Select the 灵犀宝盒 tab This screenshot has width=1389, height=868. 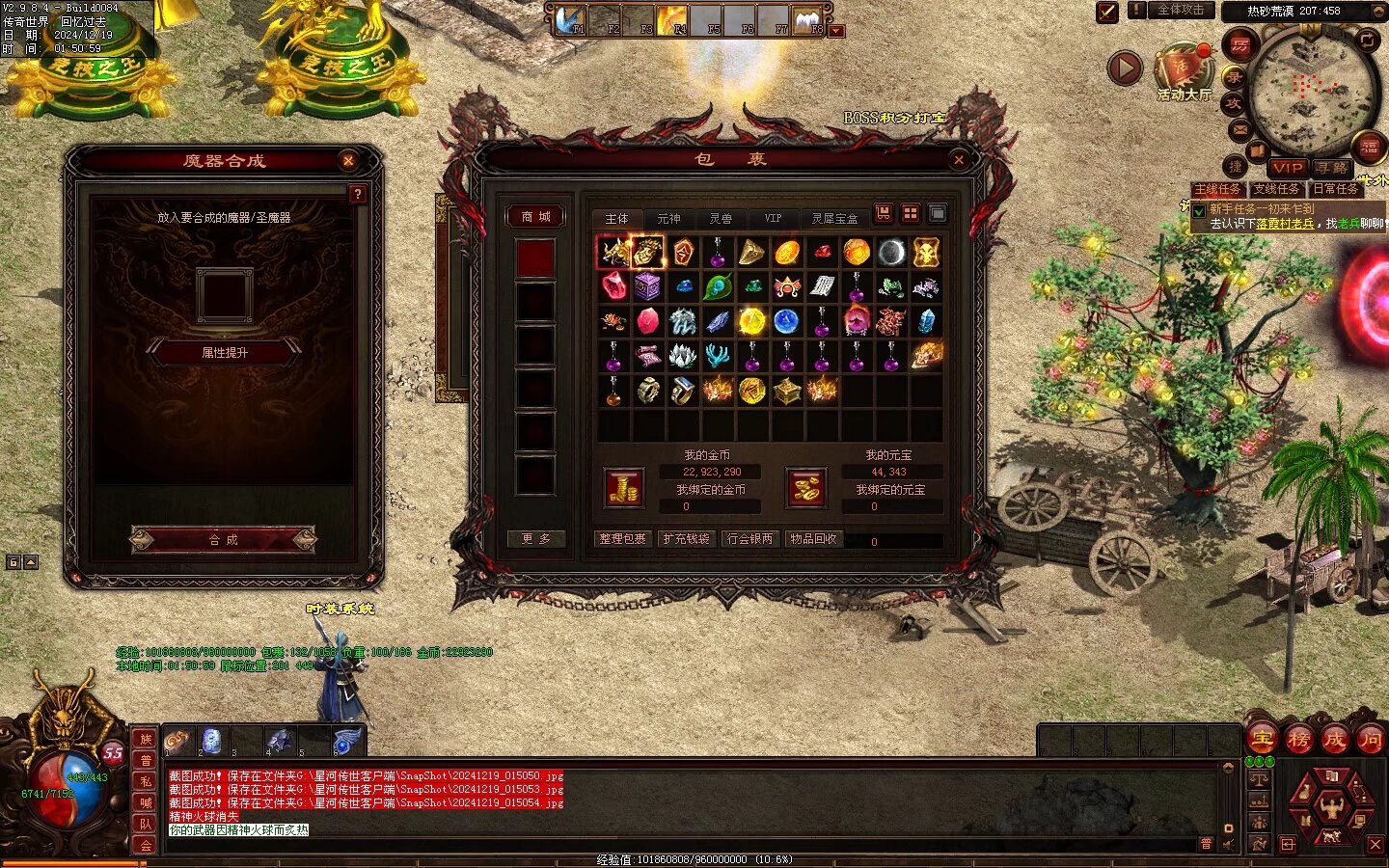(834, 219)
